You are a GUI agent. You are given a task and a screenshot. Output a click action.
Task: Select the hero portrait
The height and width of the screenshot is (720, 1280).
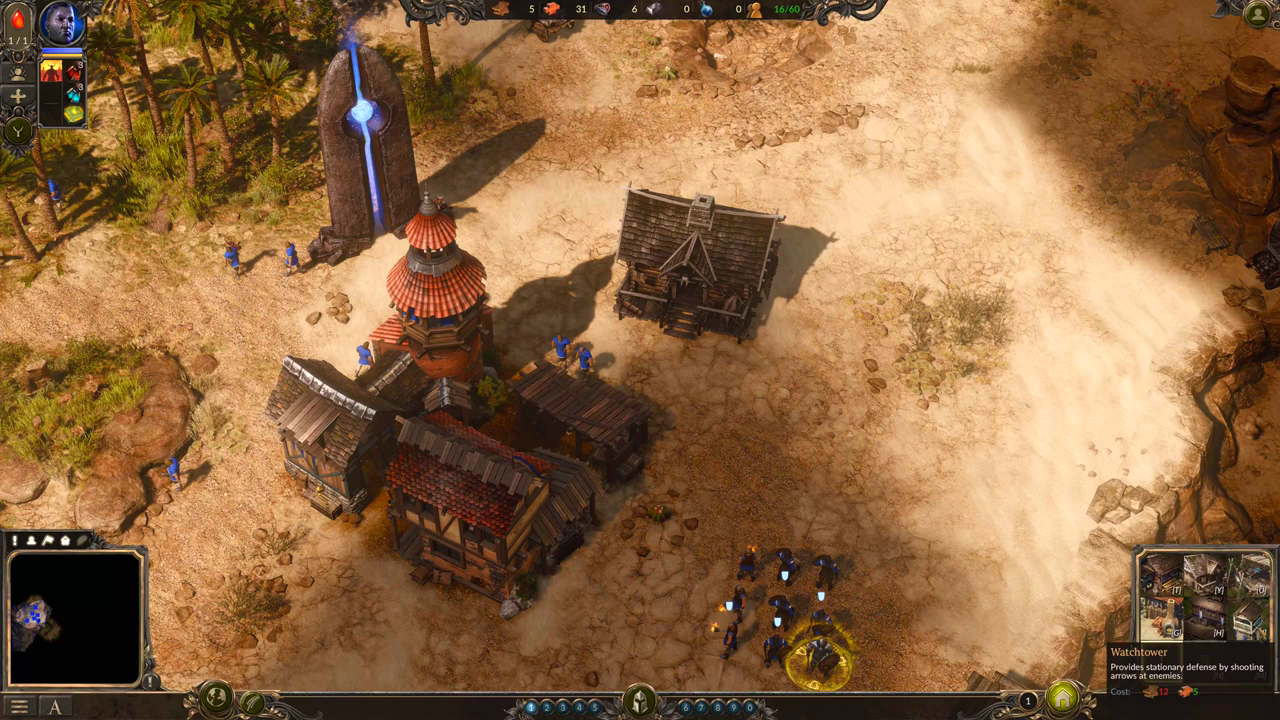click(x=60, y=24)
